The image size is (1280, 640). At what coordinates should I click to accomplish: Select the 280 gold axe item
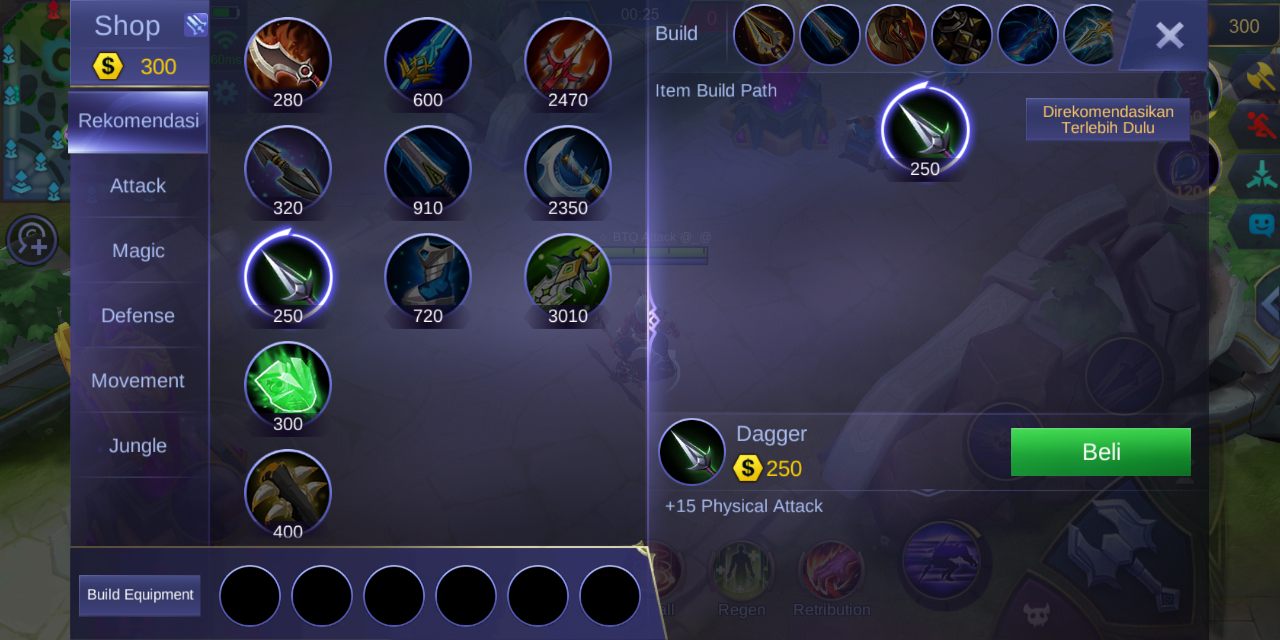pyautogui.click(x=288, y=60)
